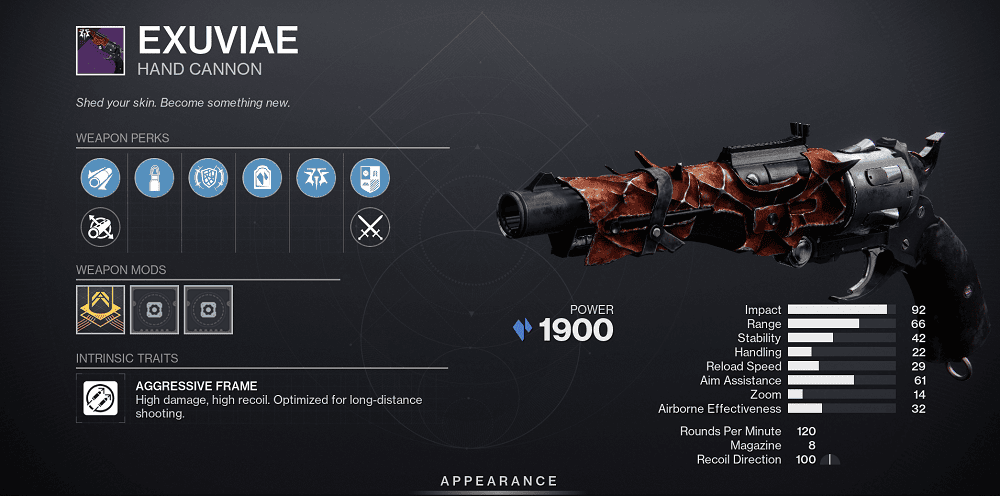Inspect the Aggressive Frame intrinsic trait icon
Viewport: 1000px width, 496px height.
coord(100,399)
